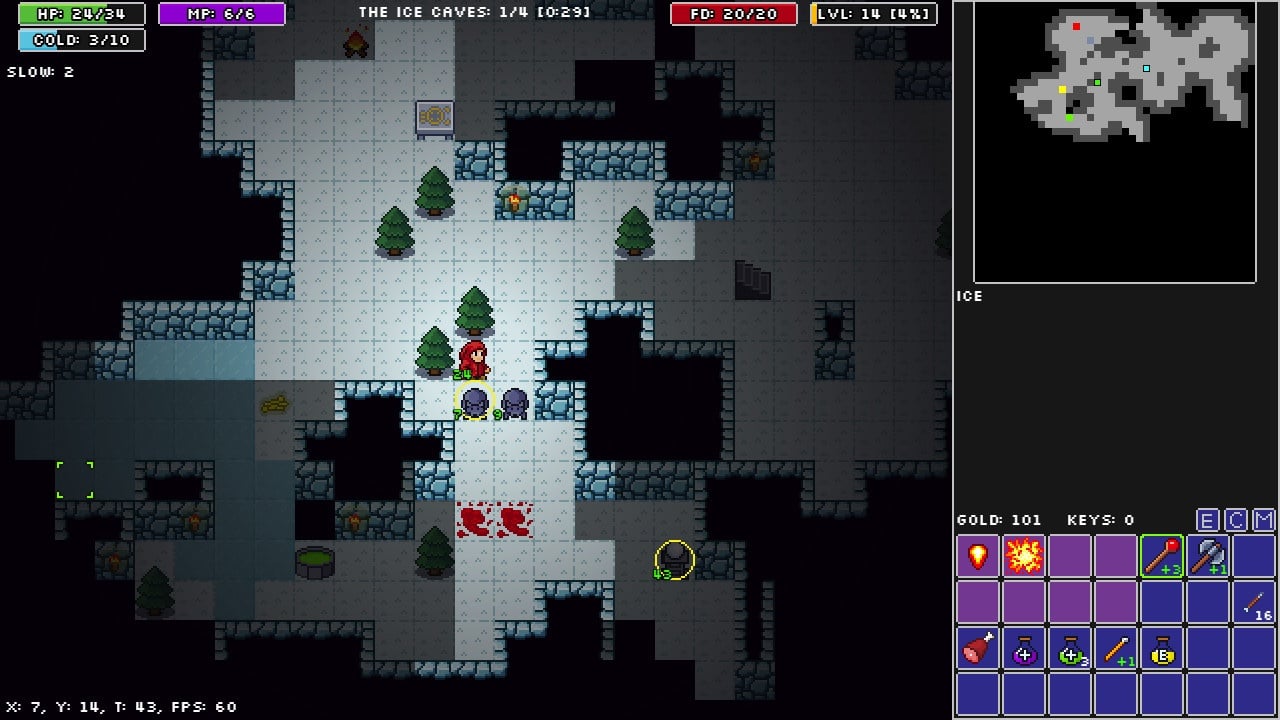Select the fire bolt spell slot
The image size is (1280, 720).
[x=978, y=556]
